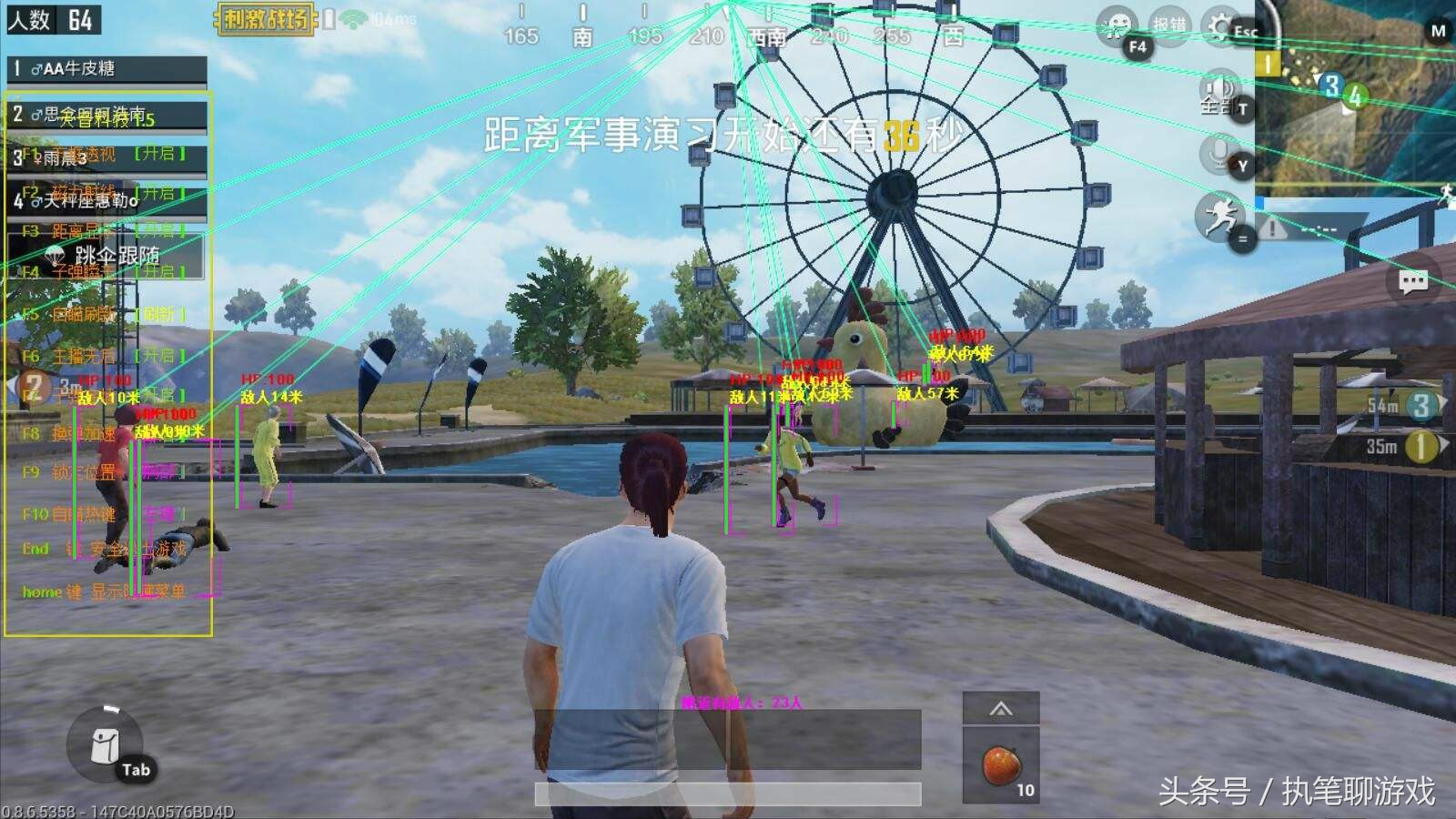
Task: Click the 刺激战场 game logo badge
Action: tap(266, 18)
